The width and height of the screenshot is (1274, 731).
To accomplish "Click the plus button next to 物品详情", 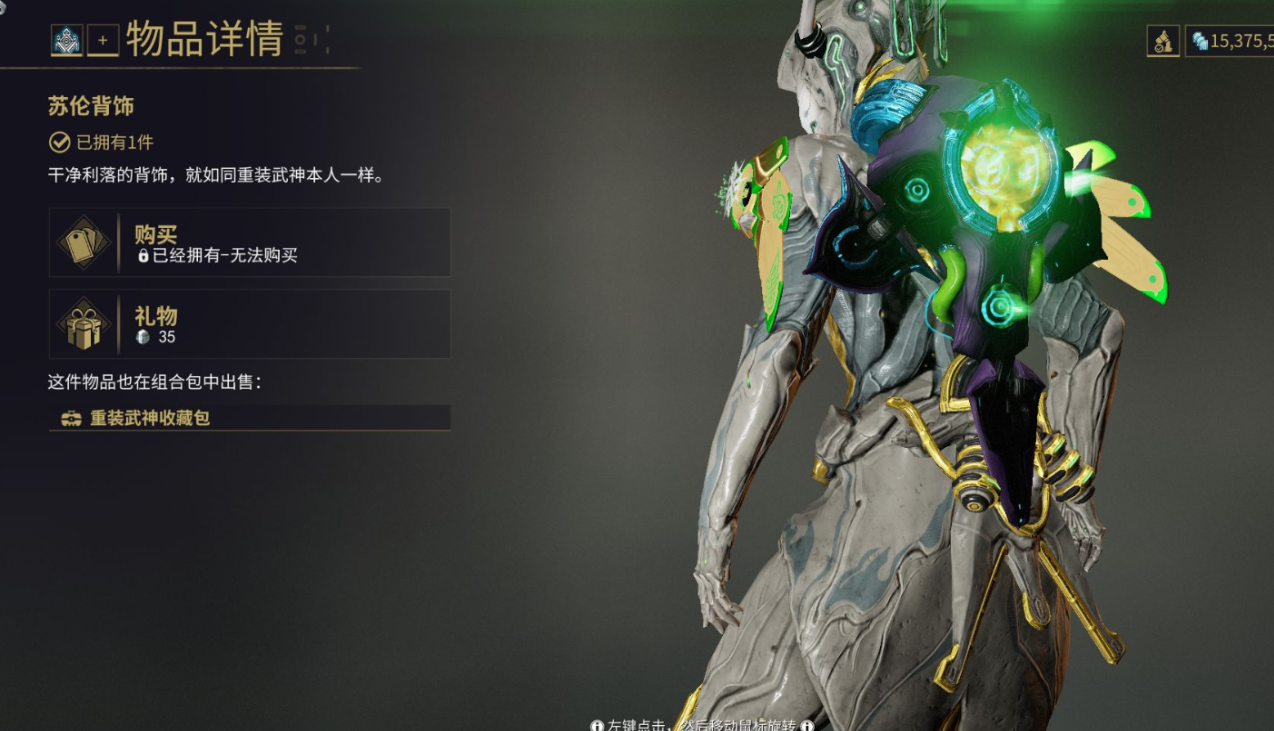I will [x=102, y=40].
